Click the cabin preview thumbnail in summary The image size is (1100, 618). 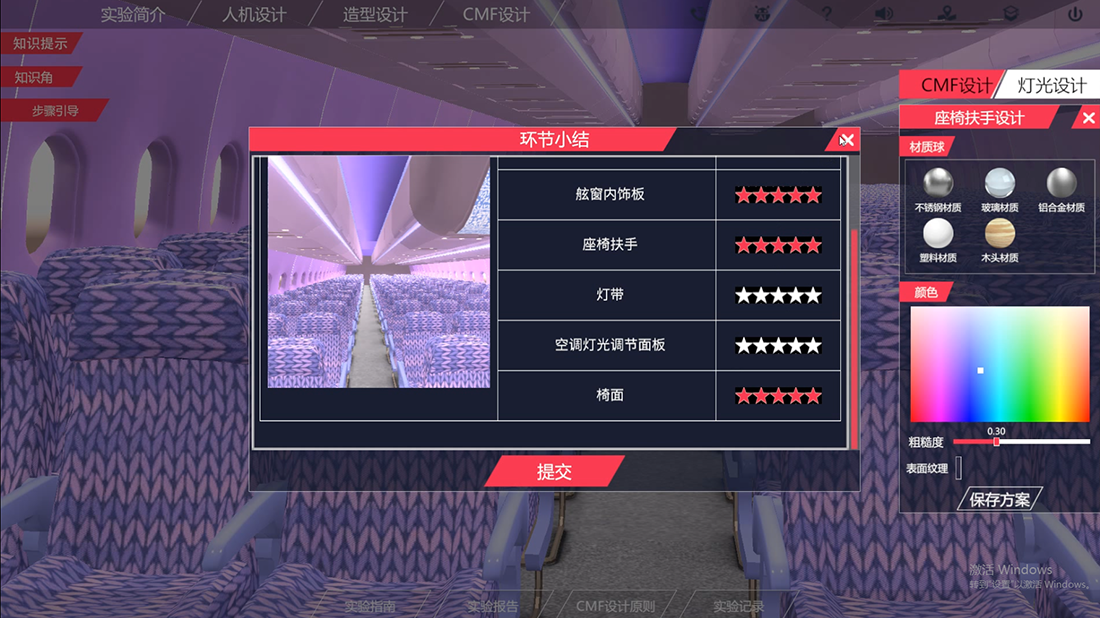(379, 272)
